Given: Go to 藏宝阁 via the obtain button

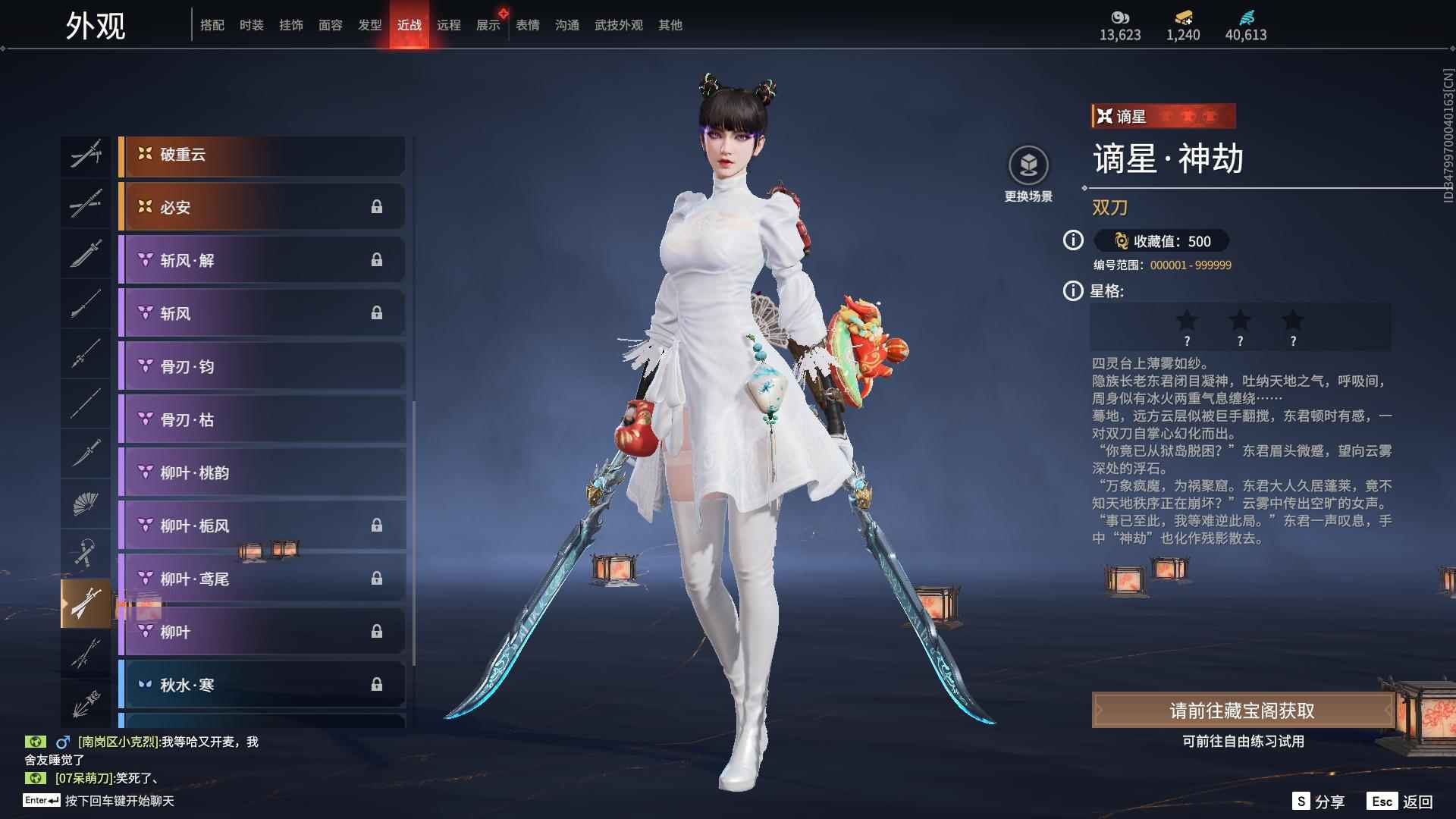Looking at the screenshot, I should (1241, 711).
